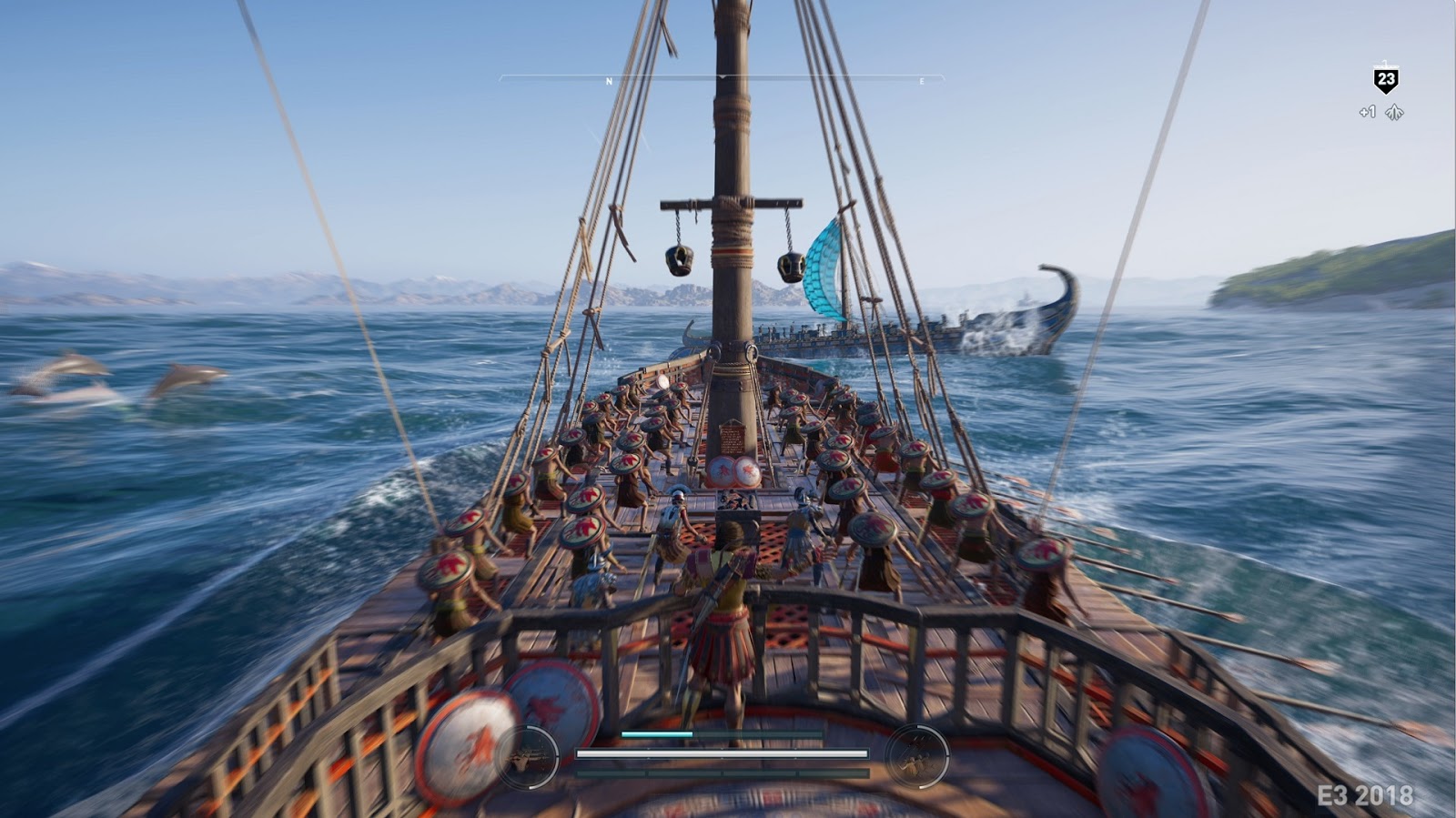Activate the javelin throw ship ability
The width and height of the screenshot is (1456, 818).
tap(917, 757)
